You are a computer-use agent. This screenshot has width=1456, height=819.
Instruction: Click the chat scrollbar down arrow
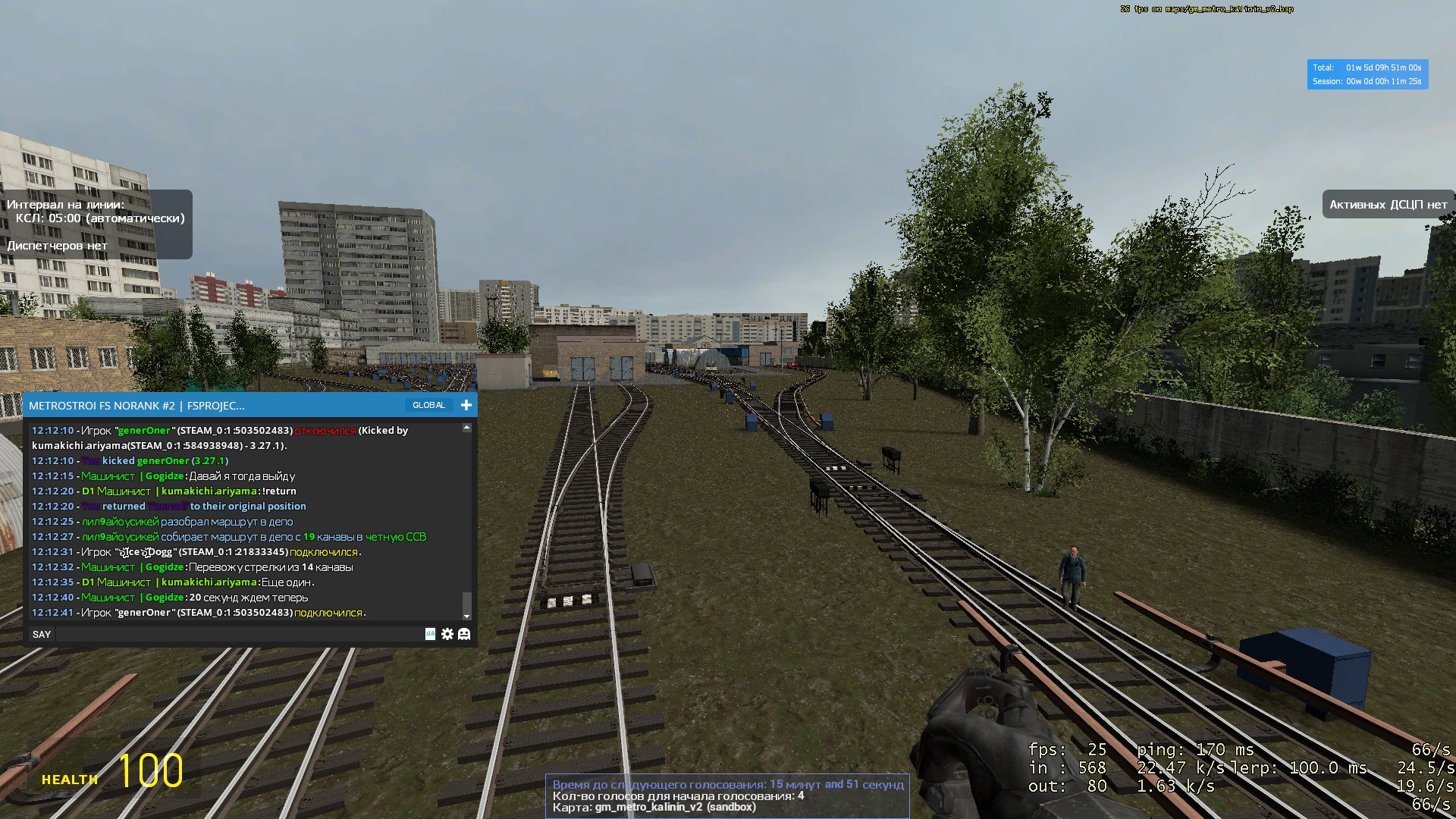click(466, 616)
